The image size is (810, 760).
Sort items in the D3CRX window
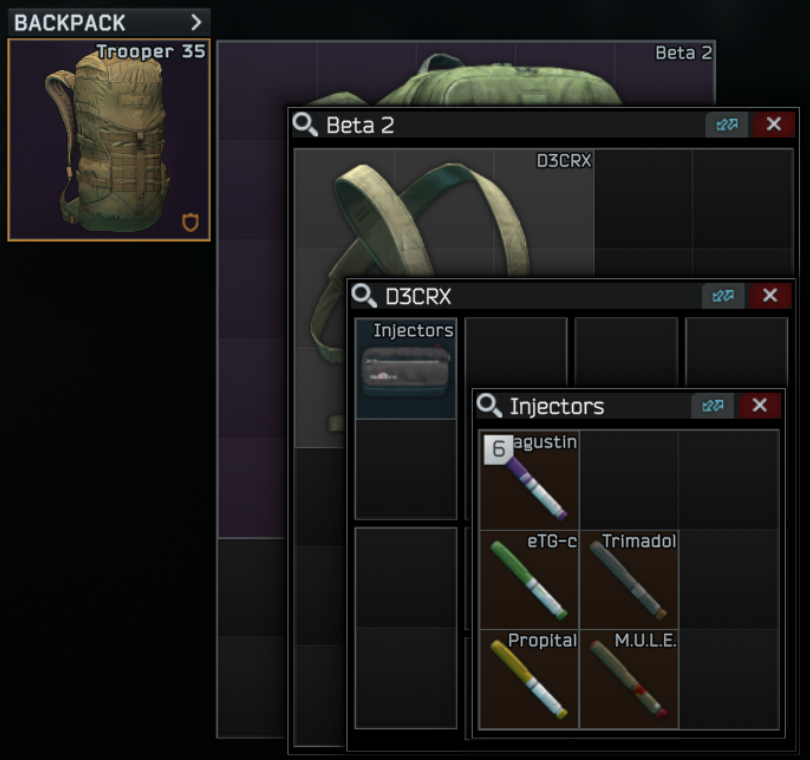point(723,295)
